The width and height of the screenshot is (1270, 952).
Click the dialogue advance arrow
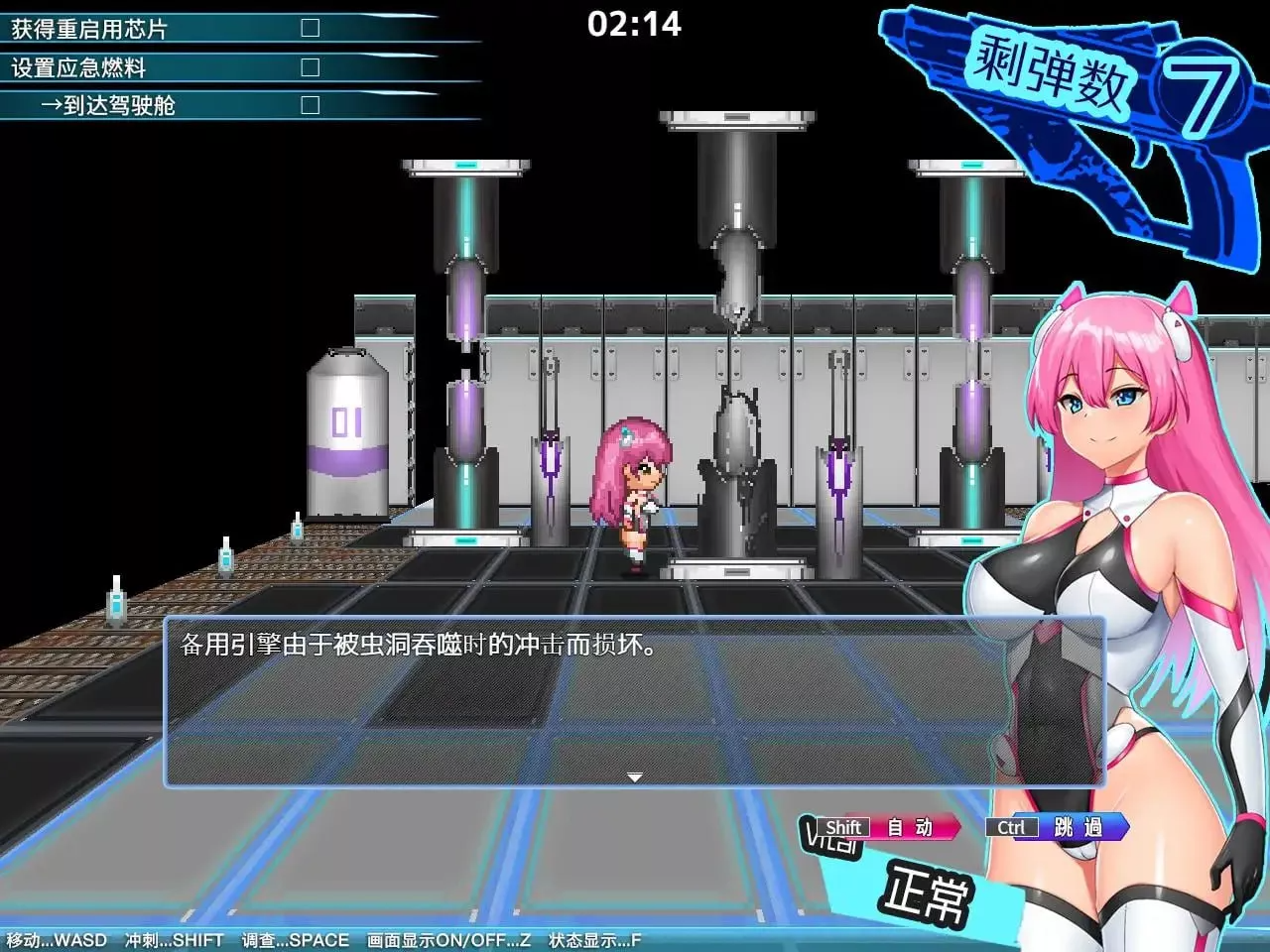633,776
